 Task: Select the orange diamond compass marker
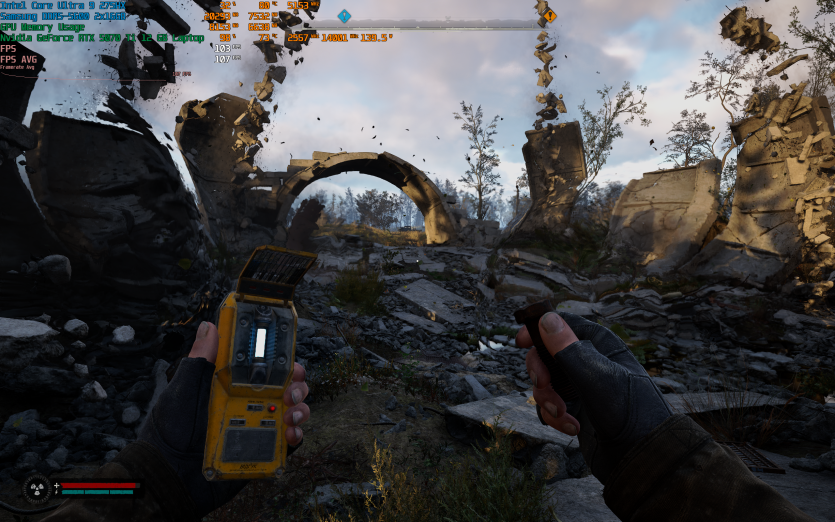click(x=549, y=16)
